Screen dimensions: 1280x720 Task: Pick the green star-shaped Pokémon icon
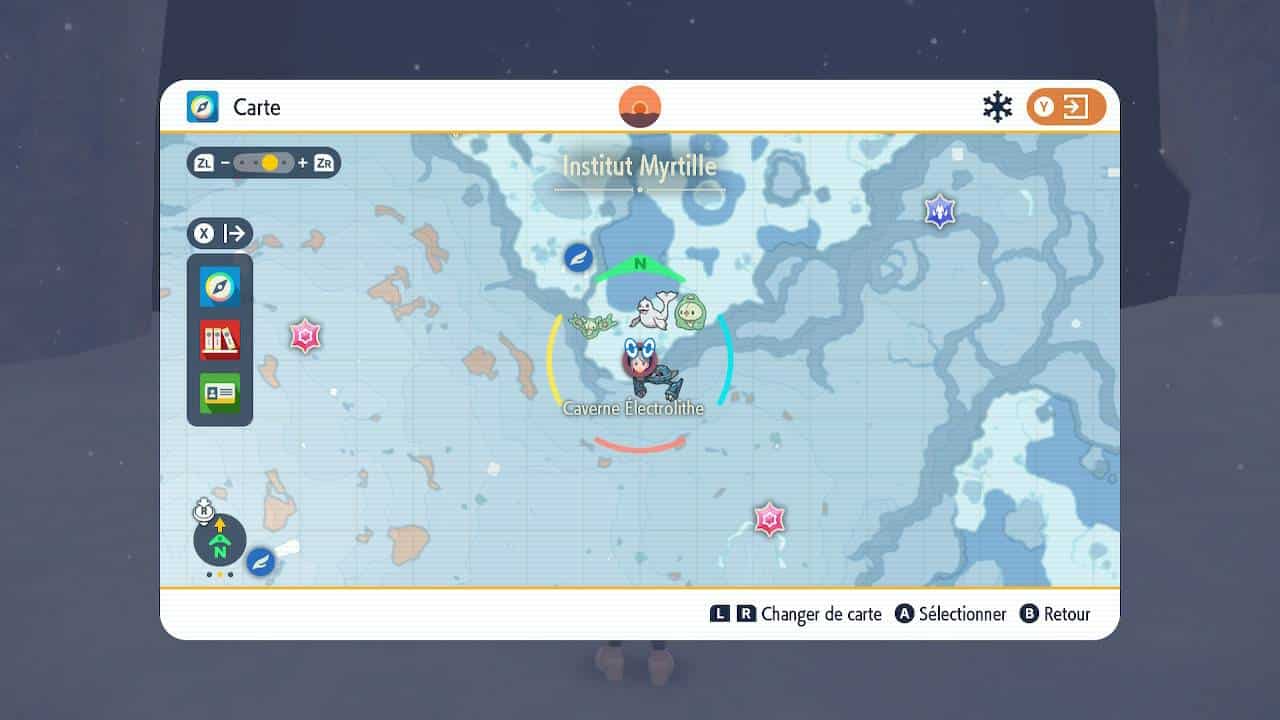click(x=592, y=324)
